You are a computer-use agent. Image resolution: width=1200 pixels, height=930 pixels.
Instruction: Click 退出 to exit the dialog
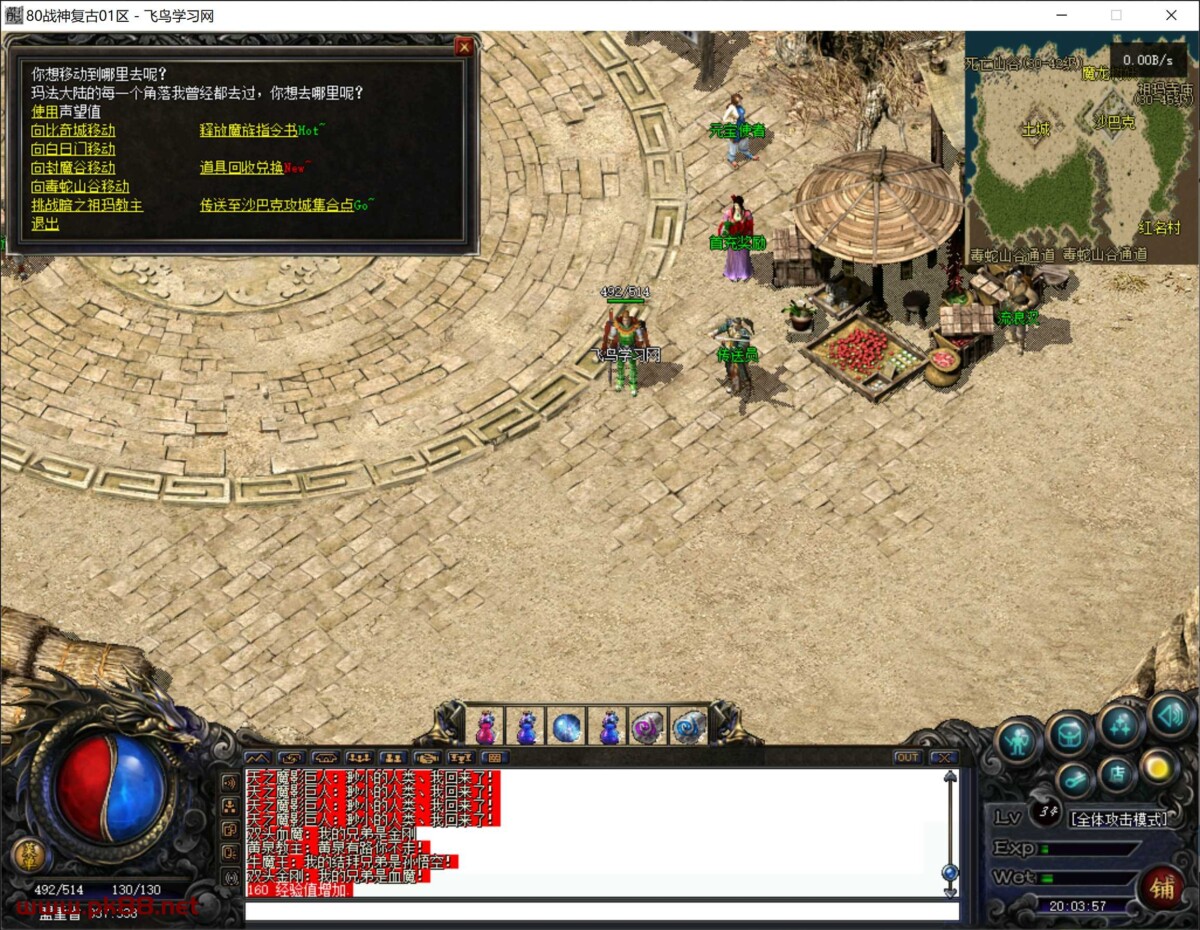[45, 224]
